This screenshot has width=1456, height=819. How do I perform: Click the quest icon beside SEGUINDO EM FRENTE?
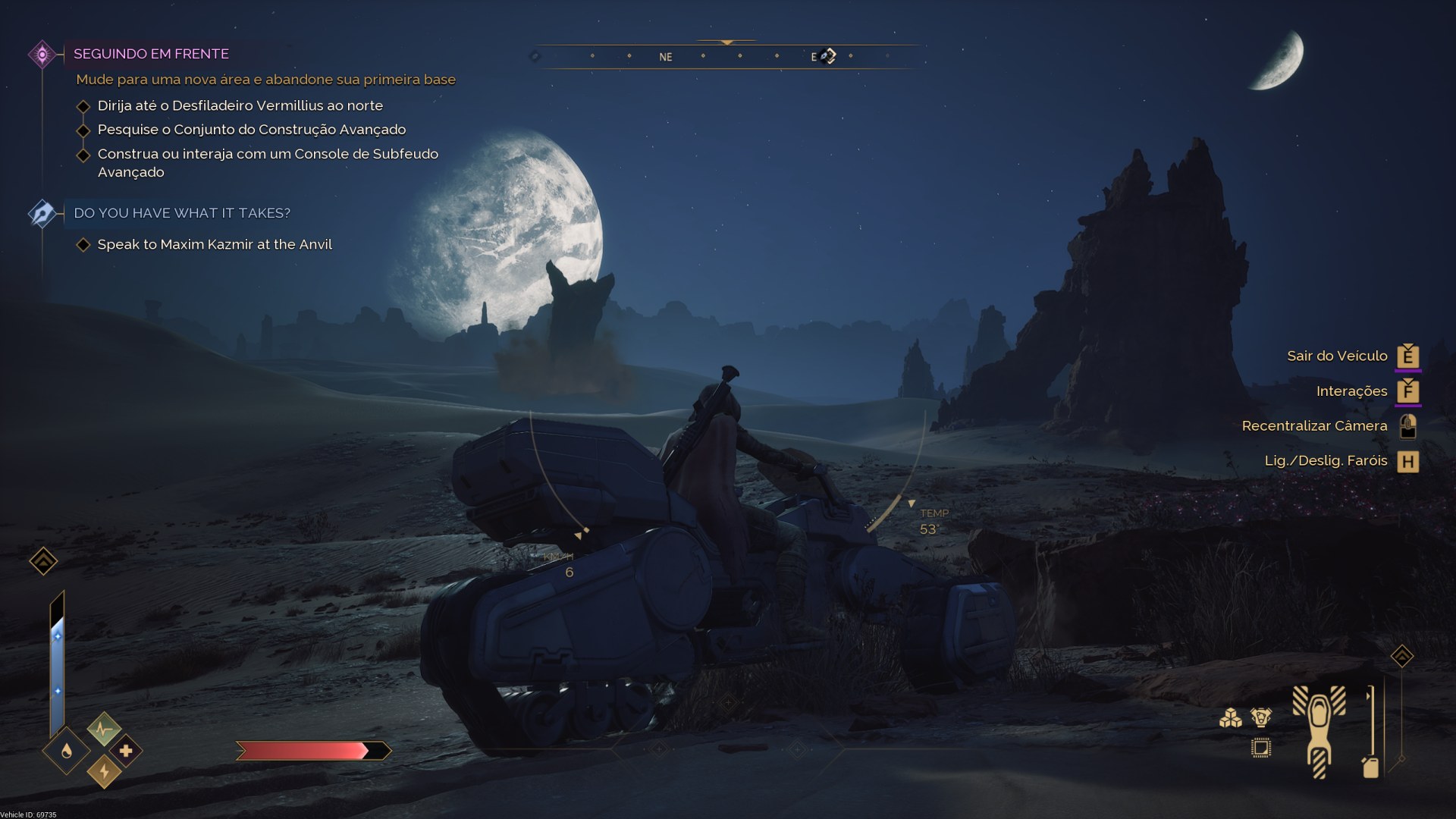40,53
